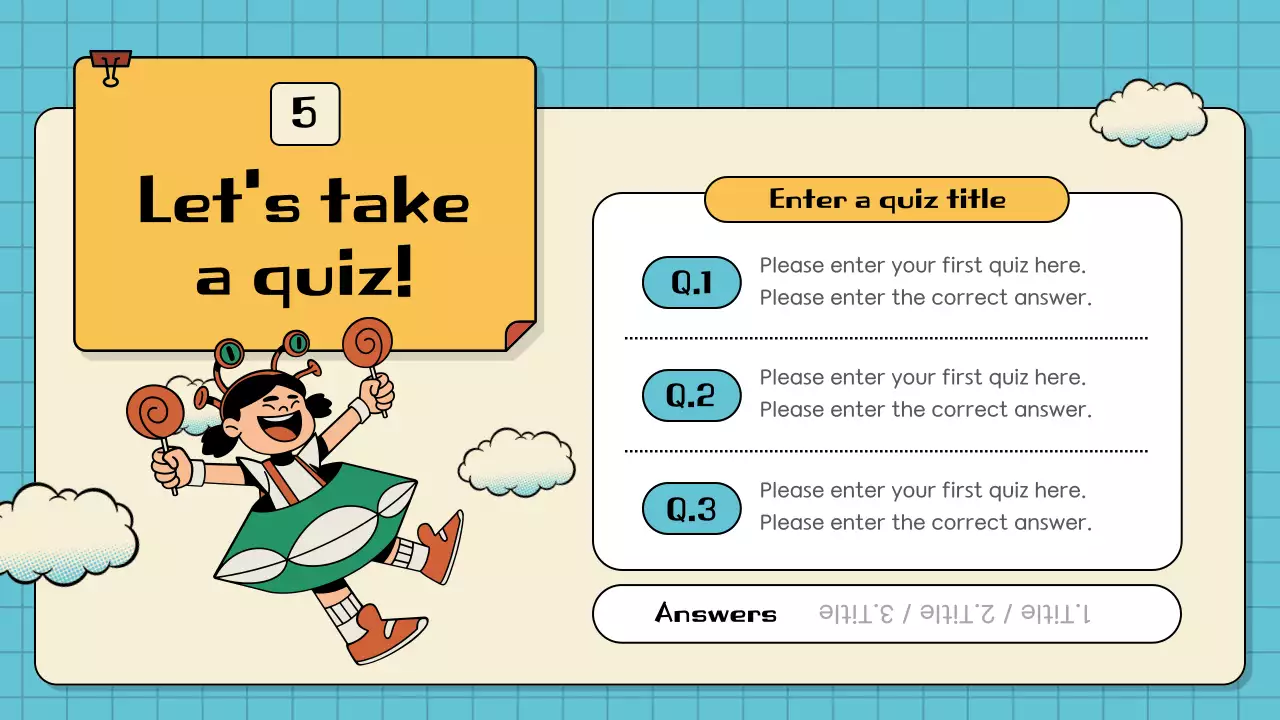The image size is (1280, 720).
Task: Select the number 5 section badge
Action: [305, 114]
